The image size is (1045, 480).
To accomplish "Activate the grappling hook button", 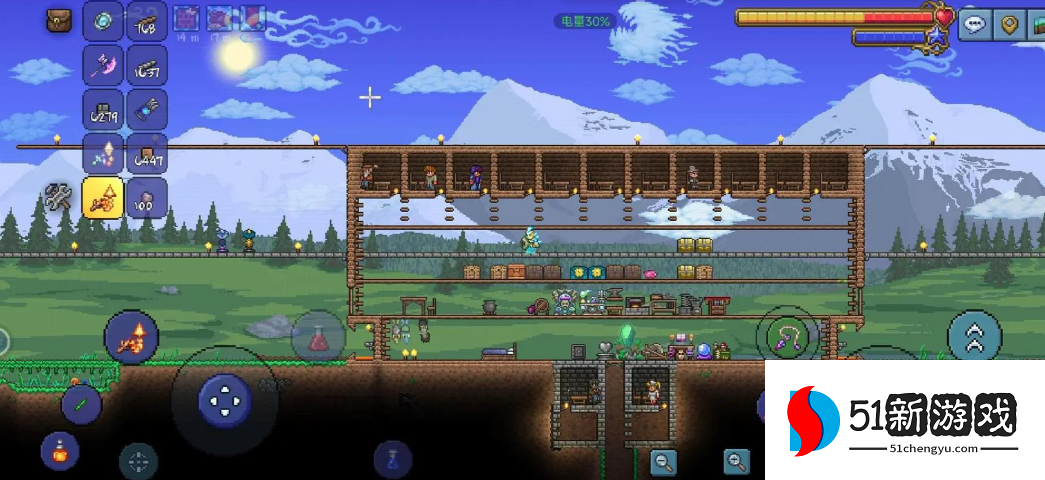I will [x=787, y=337].
